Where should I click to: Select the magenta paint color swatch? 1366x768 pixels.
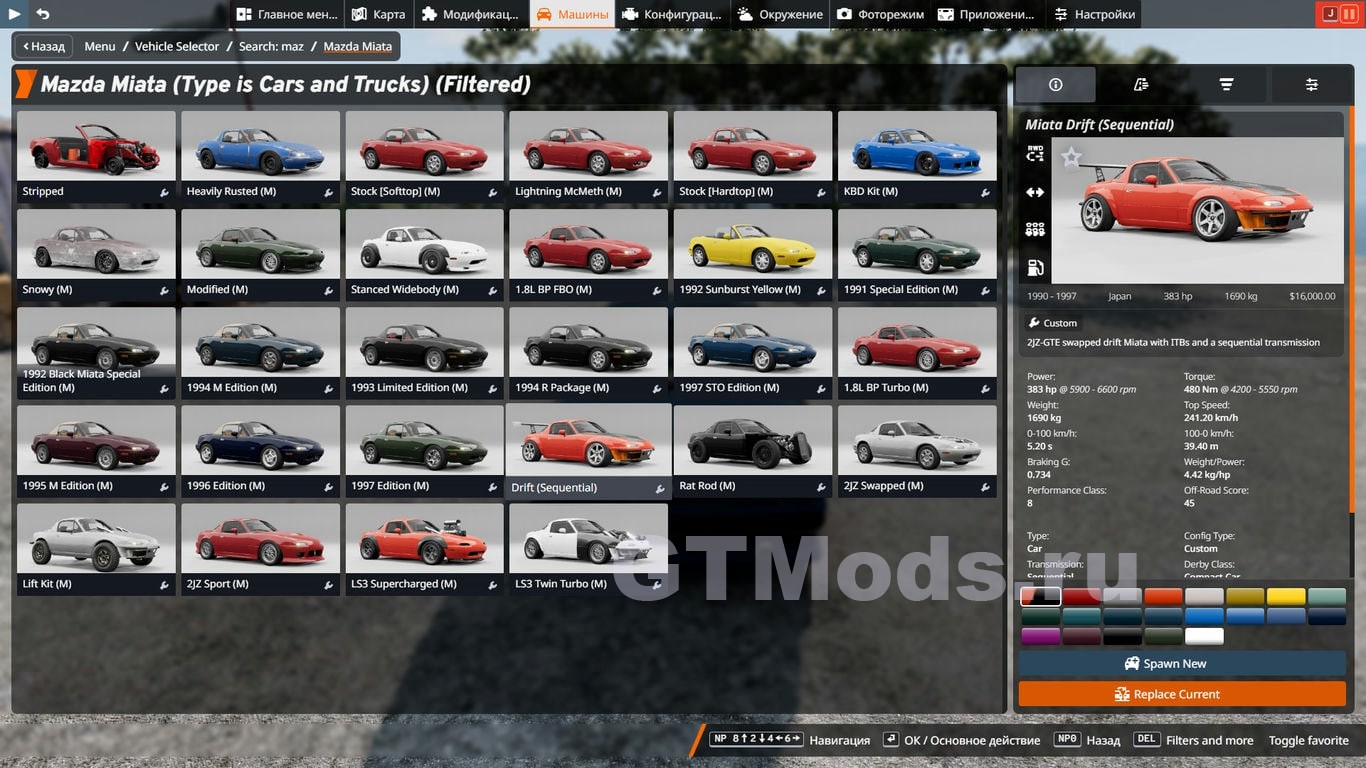pos(1040,636)
